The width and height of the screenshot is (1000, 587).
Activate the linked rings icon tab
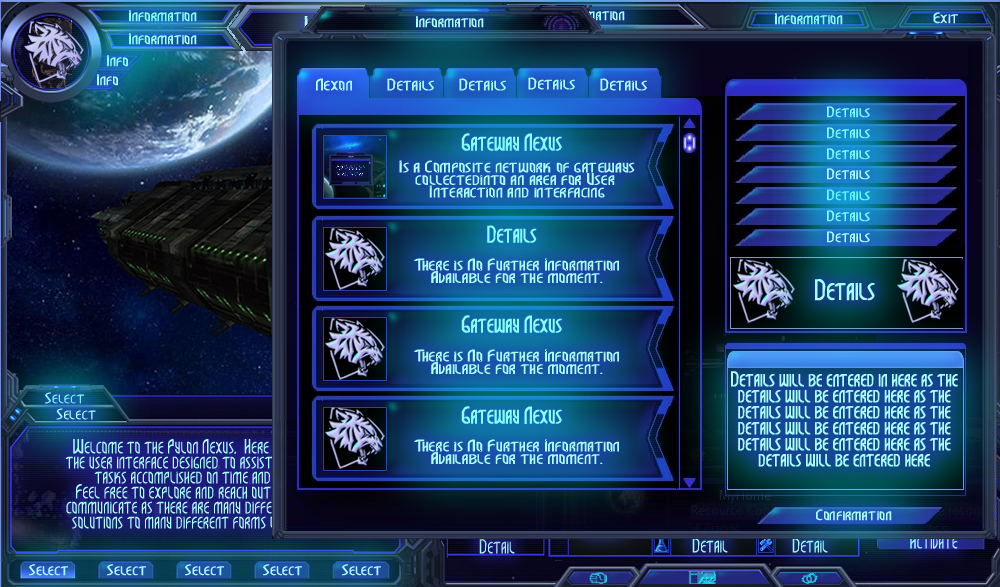[808, 577]
